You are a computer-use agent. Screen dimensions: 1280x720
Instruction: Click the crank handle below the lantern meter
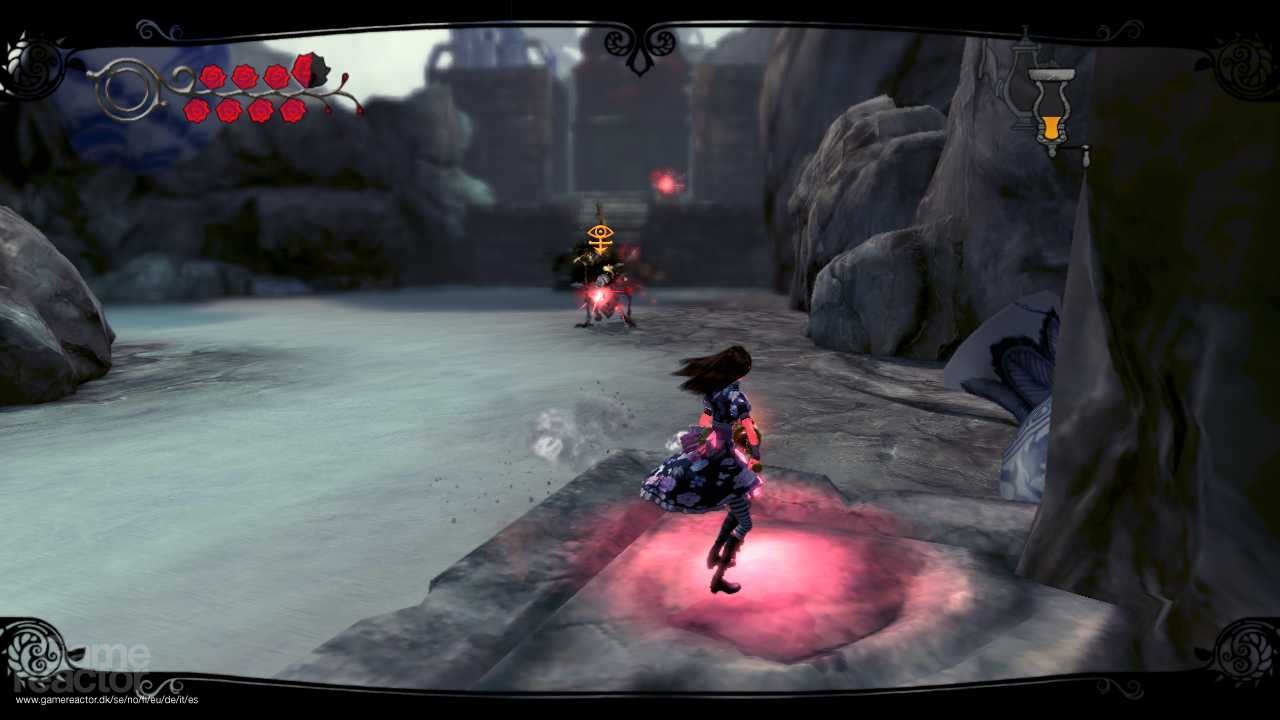[1086, 153]
